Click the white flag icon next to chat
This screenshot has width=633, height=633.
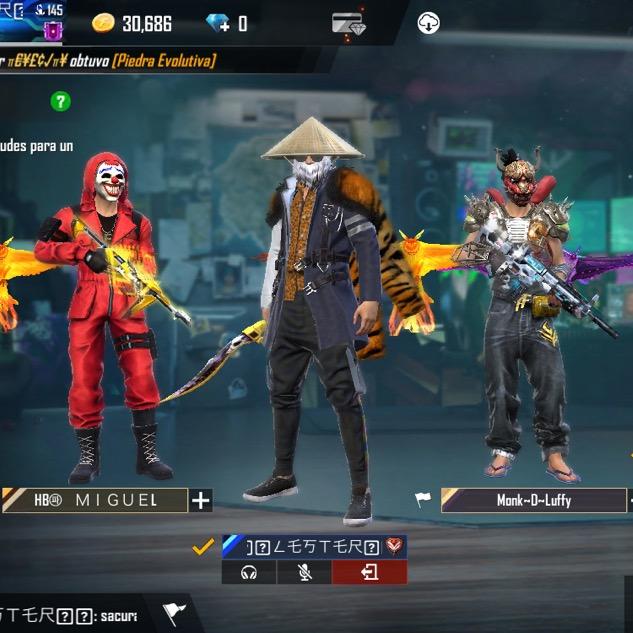[x=175, y=612]
